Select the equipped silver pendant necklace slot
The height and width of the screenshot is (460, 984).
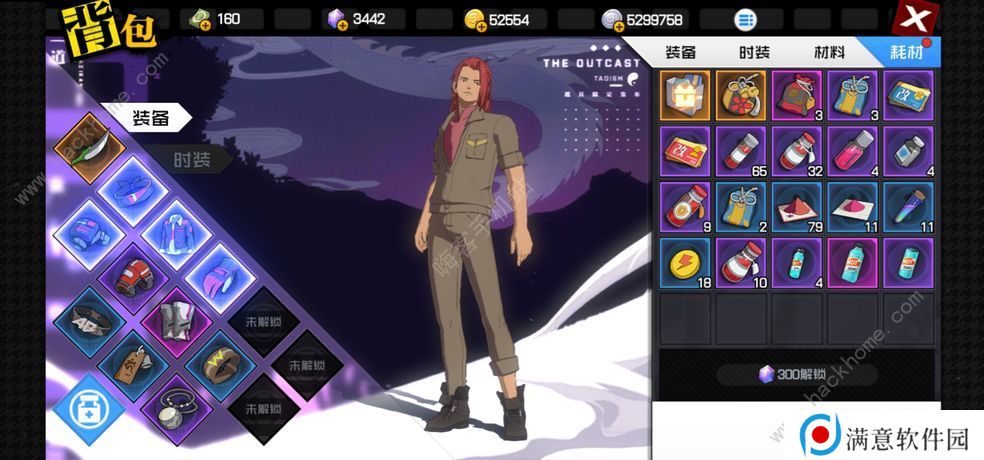point(175,406)
